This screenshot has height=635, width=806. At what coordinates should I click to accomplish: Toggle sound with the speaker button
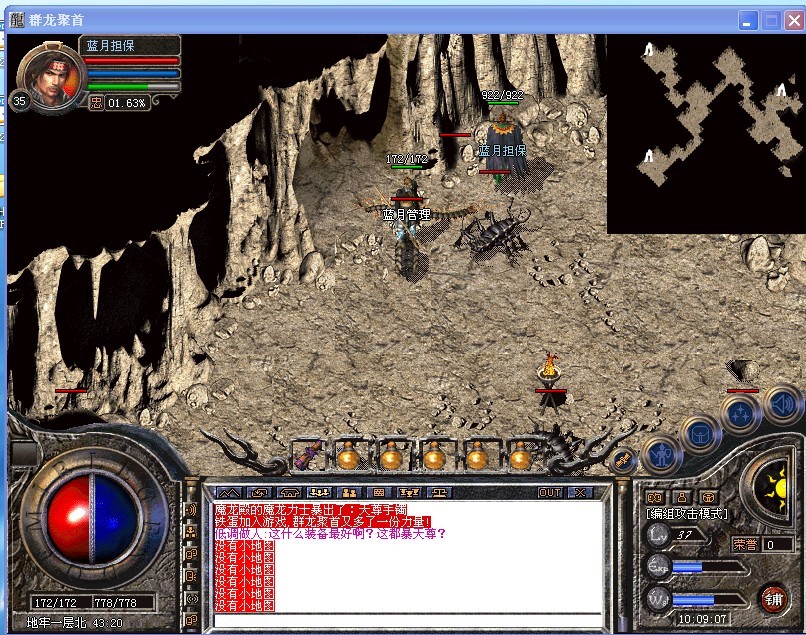coord(782,402)
